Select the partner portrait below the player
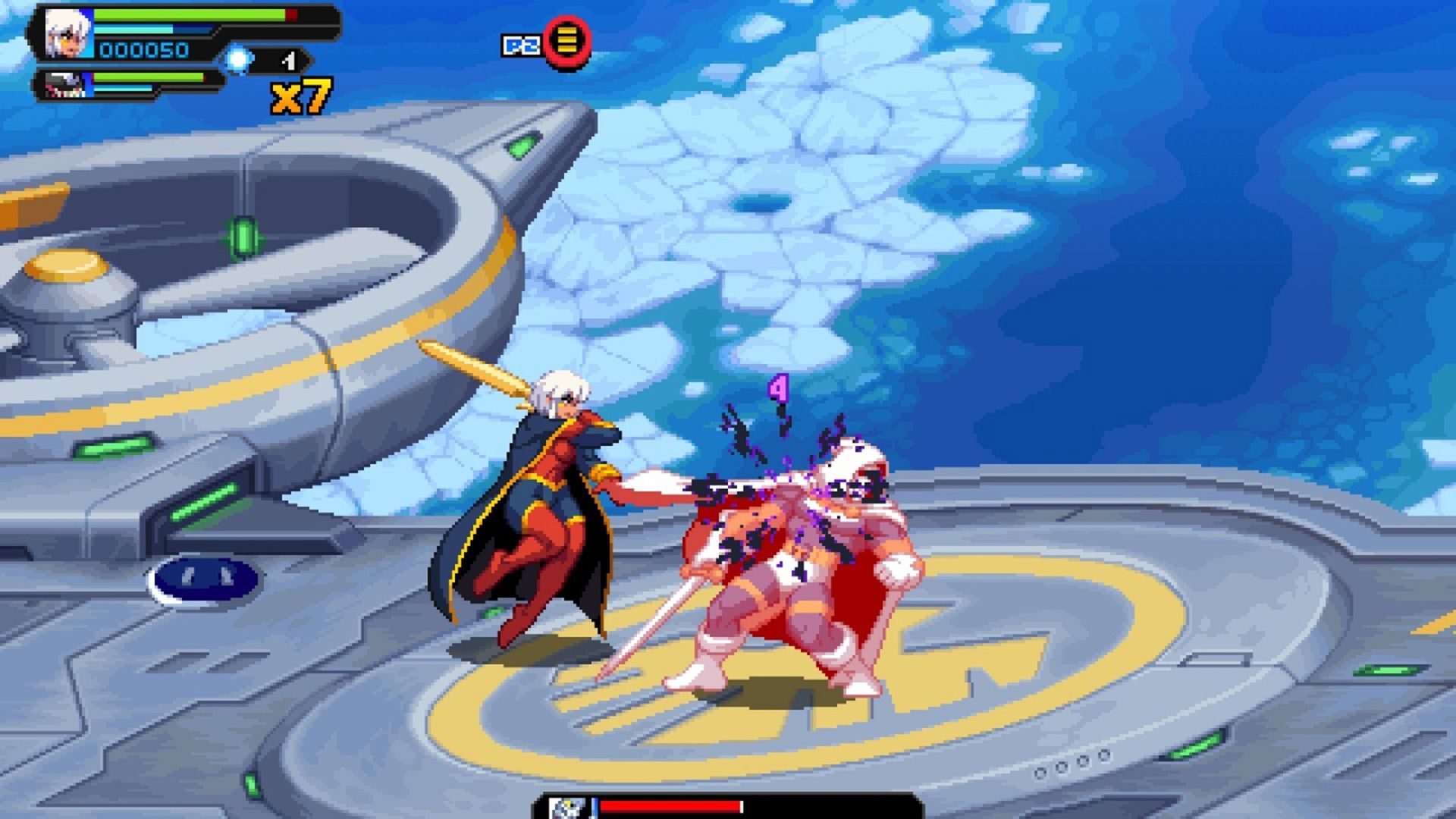The width and height of the screenshot is (1456, 819). (x=65, y=85)
